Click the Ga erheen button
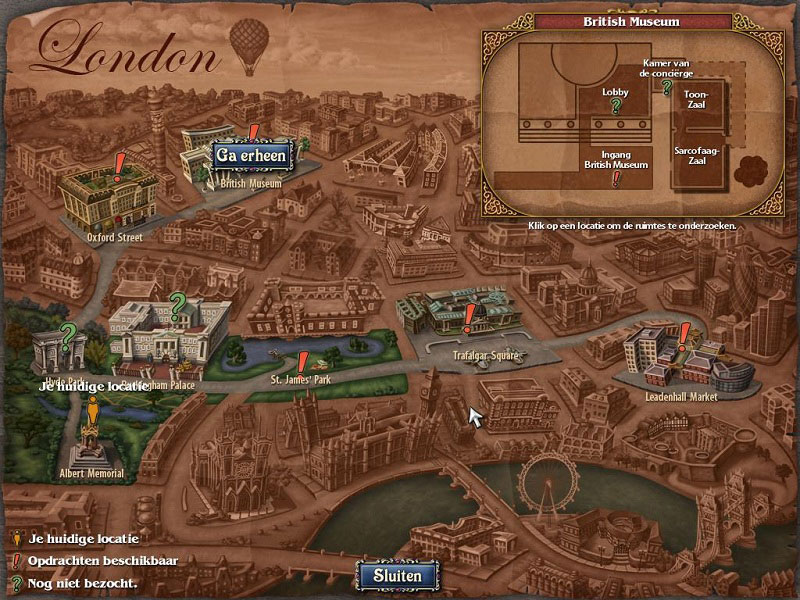The height and width of the screenshot is (600, 800). coord(252,154)
